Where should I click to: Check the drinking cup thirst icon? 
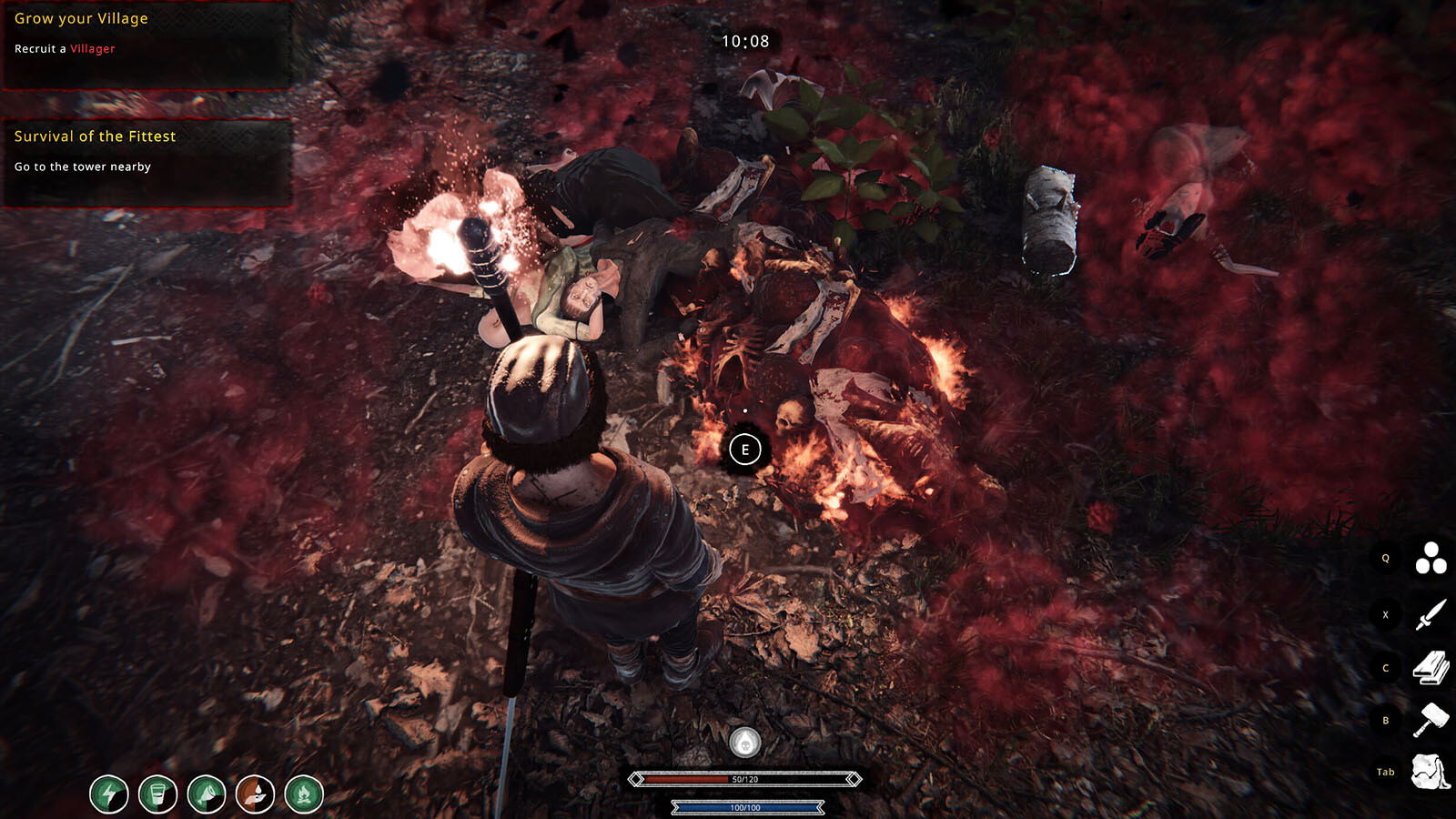pos(157,794)
